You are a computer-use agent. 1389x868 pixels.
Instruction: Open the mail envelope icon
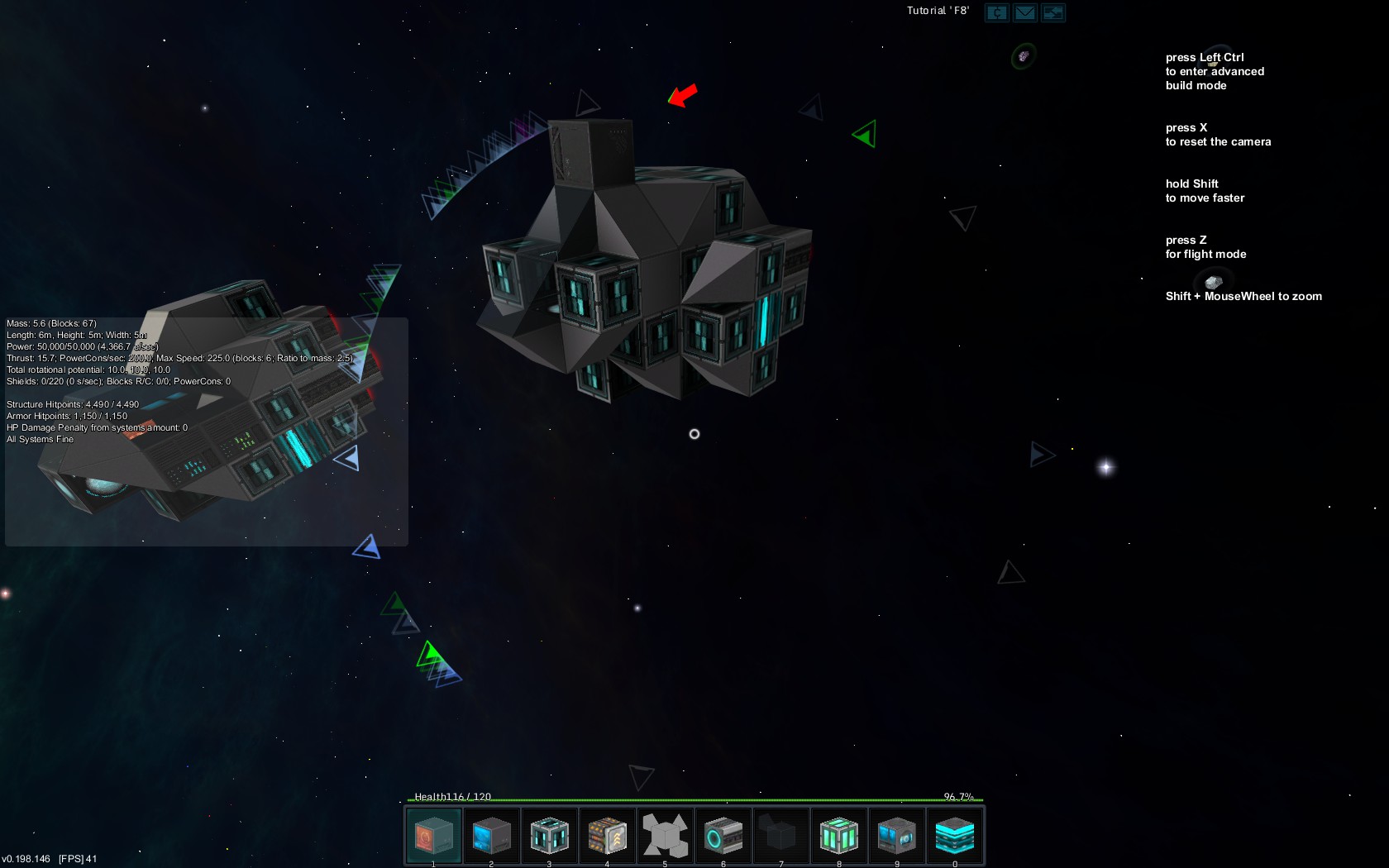click(x=1025, y=12)
